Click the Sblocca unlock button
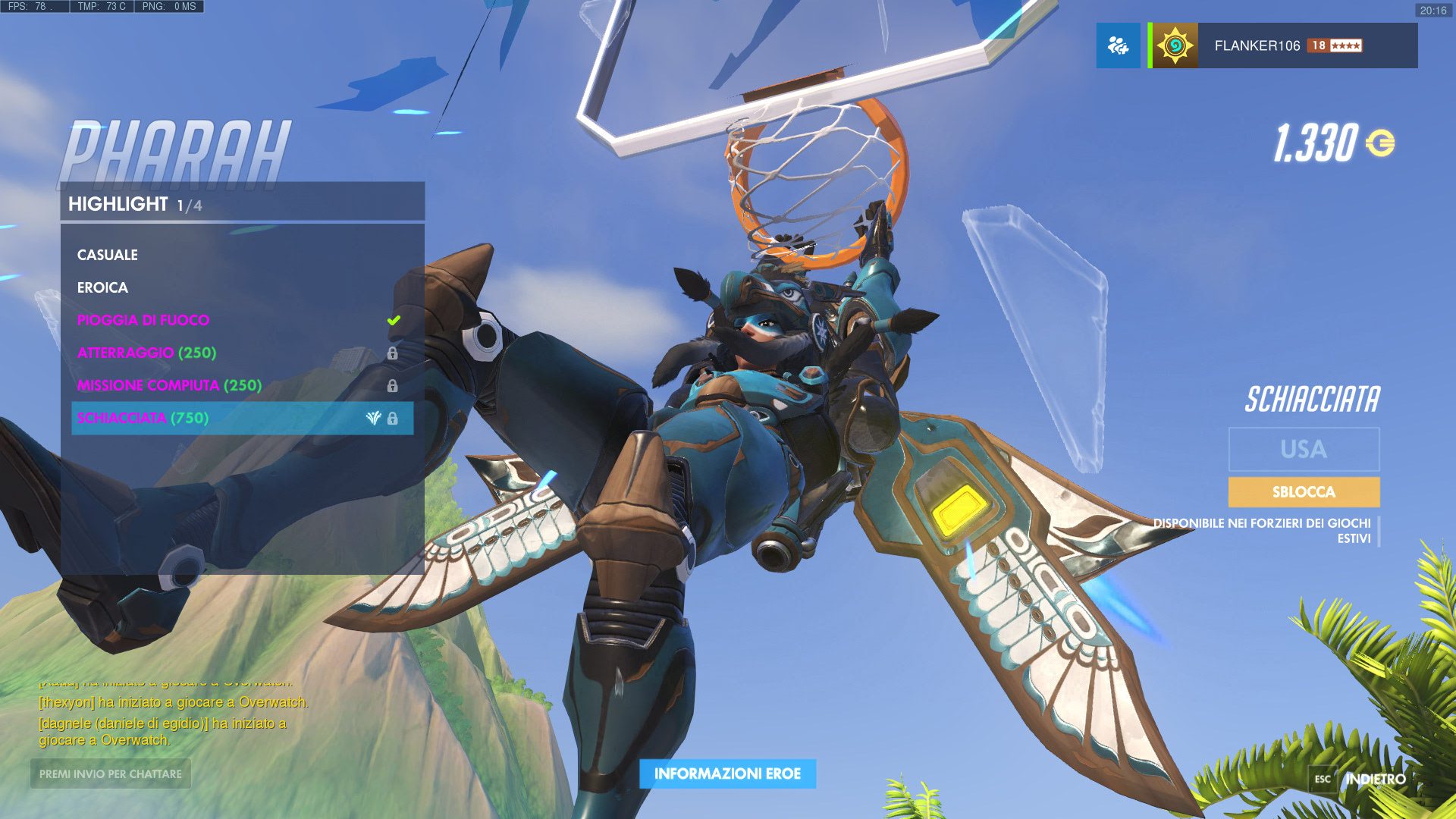Viewport: 1456px width, 819px height. click(x=1303, y=492)
